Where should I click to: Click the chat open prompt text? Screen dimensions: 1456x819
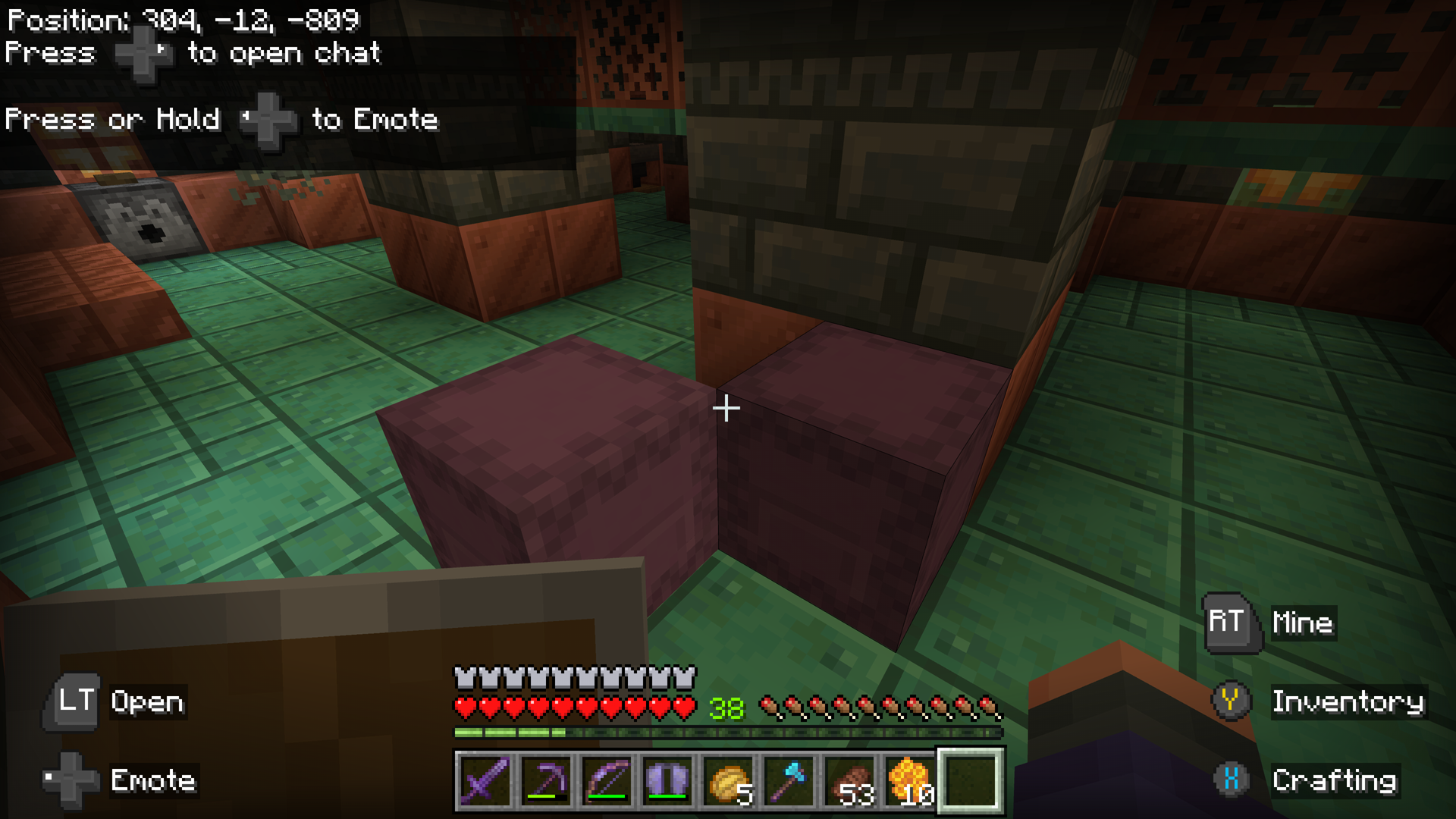click(193, 53)
